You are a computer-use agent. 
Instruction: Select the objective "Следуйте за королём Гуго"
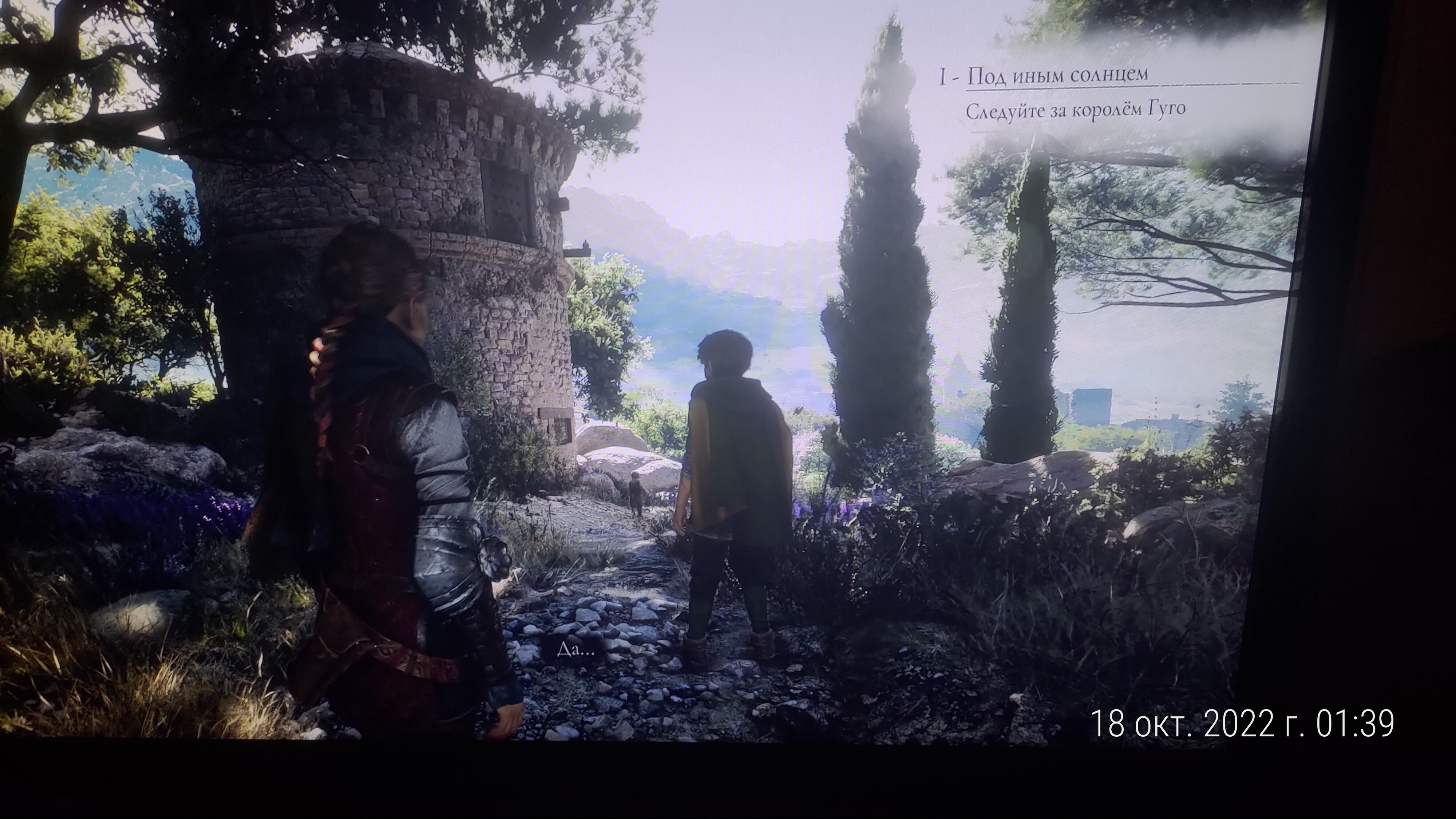(x=1074, y=110)
